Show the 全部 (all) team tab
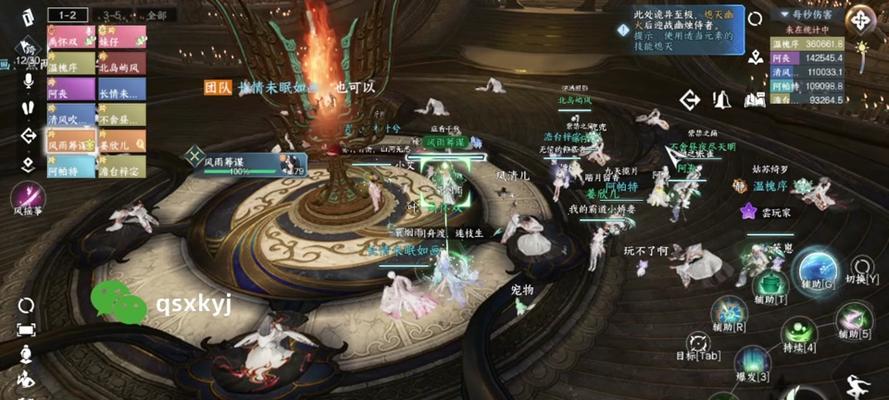The width and height of the screenshot is (889, 400). [156, 16]
